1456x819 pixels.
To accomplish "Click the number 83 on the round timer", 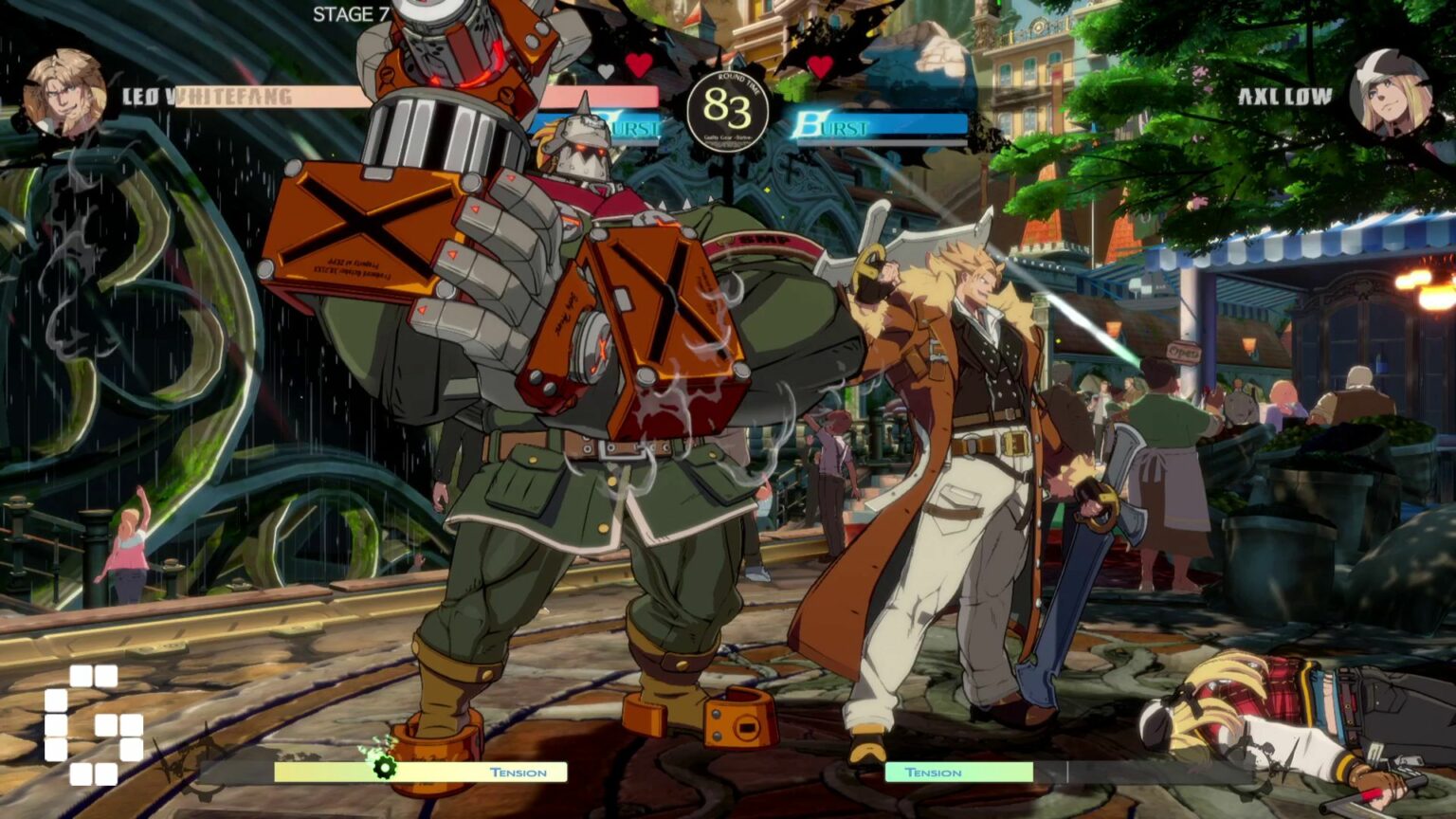I will tap(728, 109).
